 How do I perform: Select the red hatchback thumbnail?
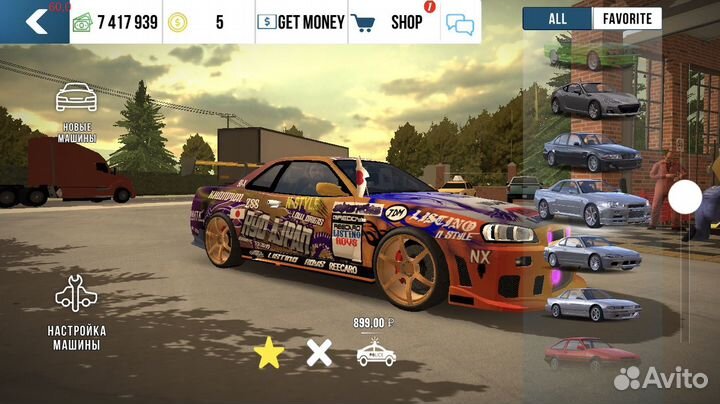point(591,353)
